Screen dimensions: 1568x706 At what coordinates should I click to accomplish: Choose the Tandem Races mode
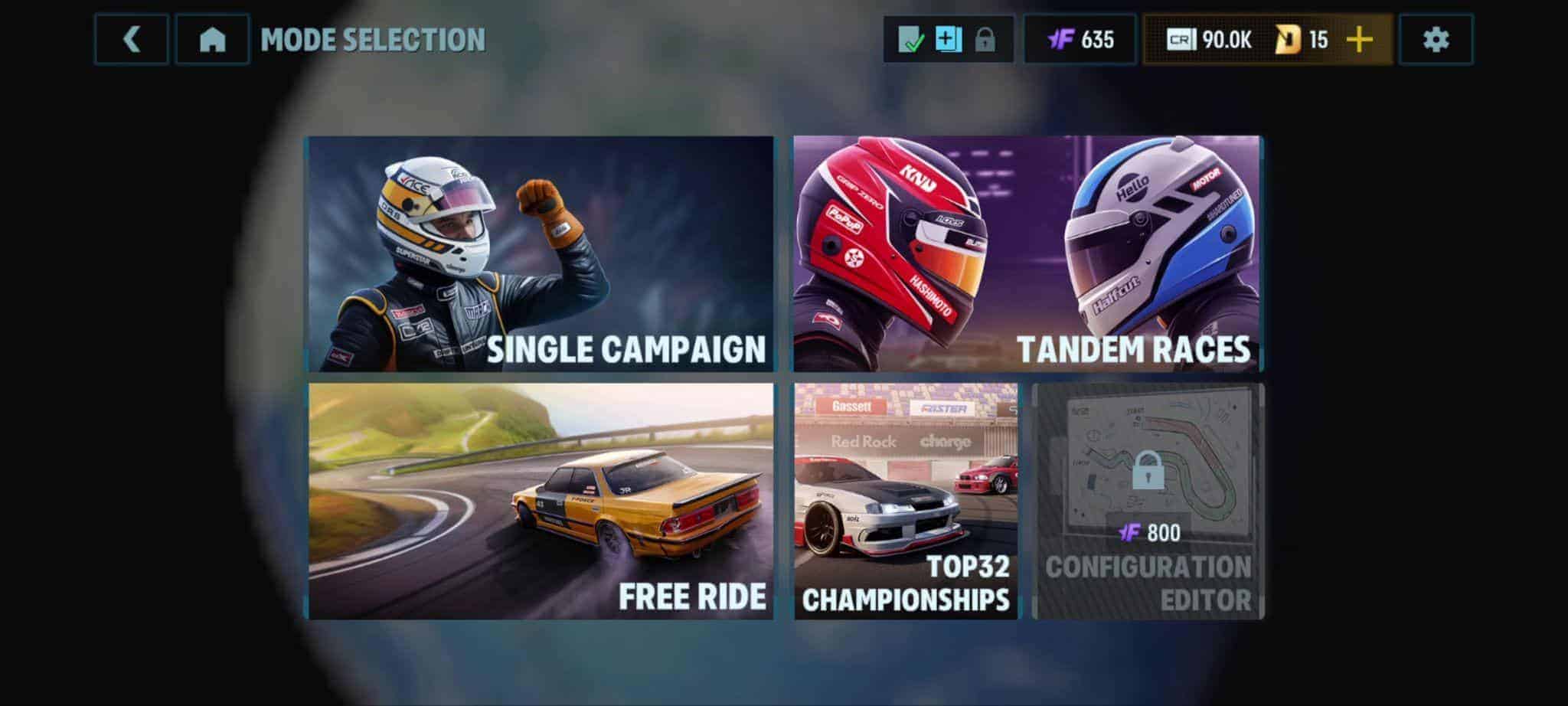click(x=1027, y=254)
